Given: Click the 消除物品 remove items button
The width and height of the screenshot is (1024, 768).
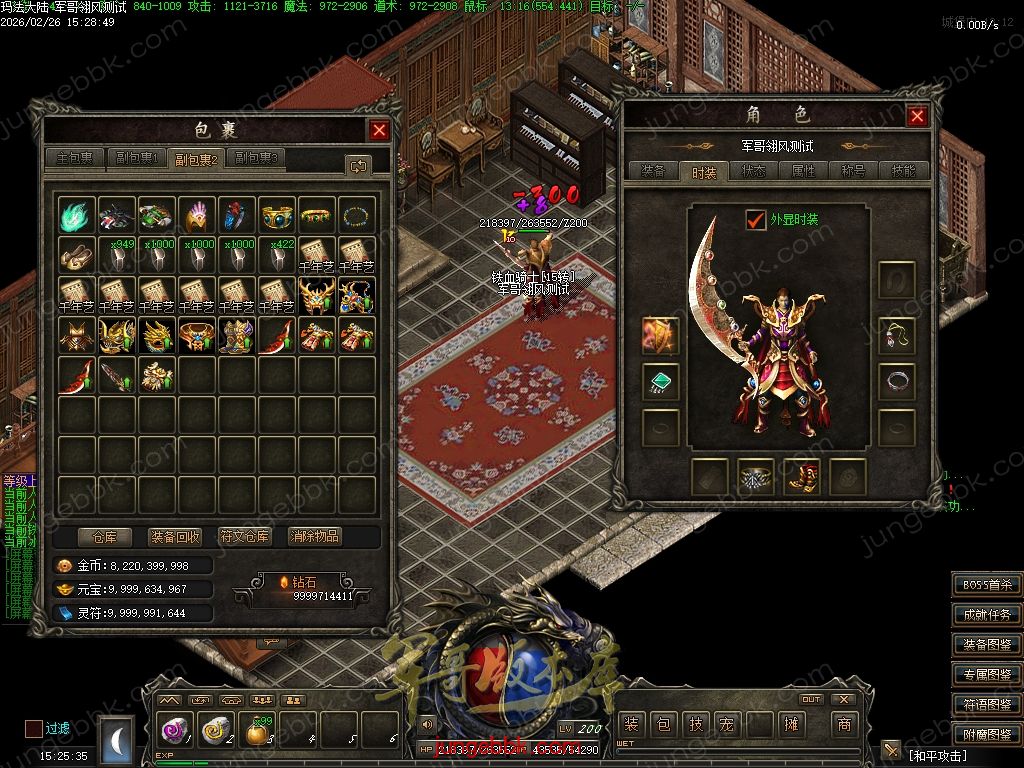Looking at the screenshot, I should pos(314,536).
